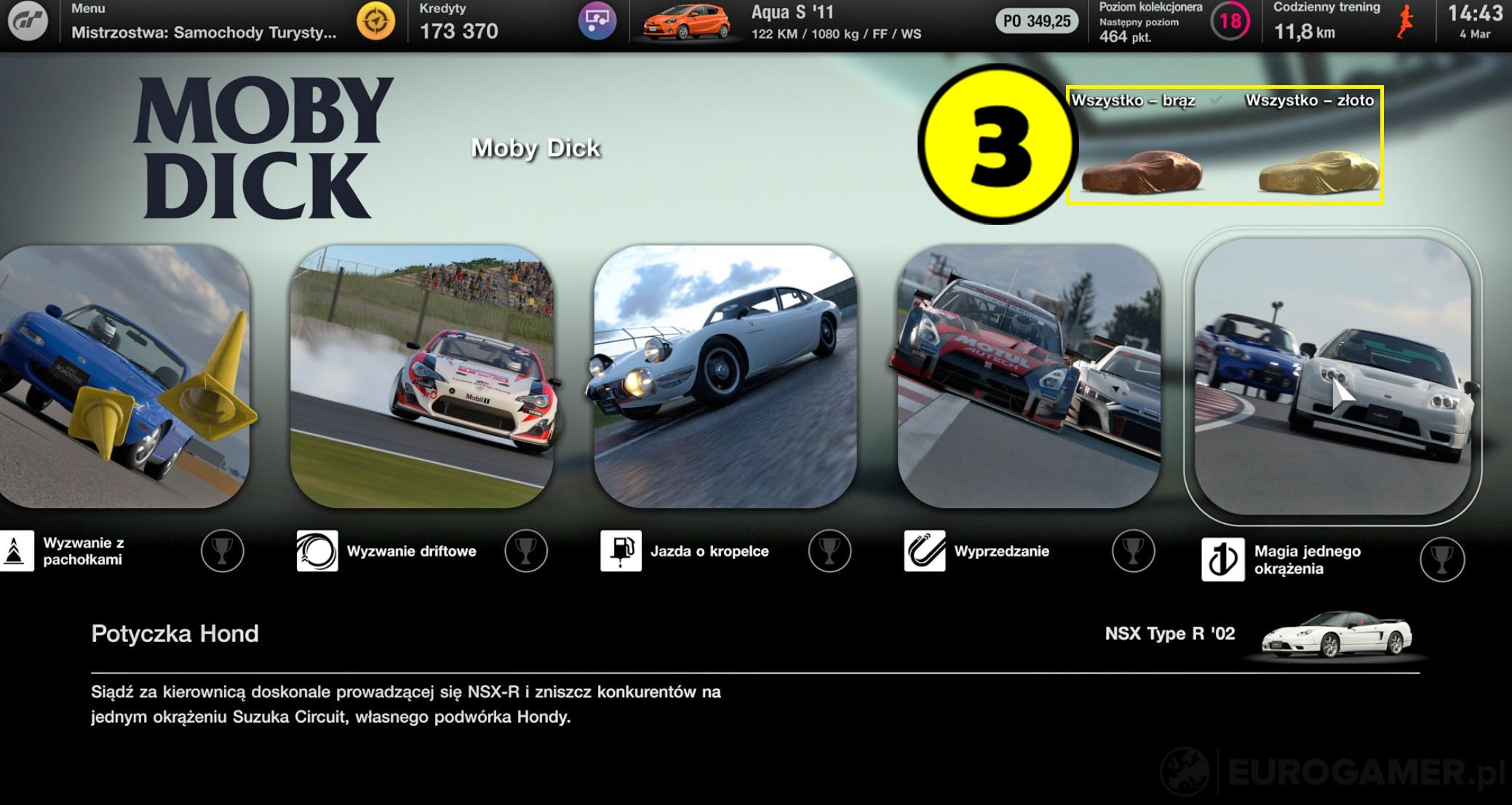Select the Magia jednego okrążenia tile
Viewport: 1512px width, 805px height.
tap(1332, 376)
